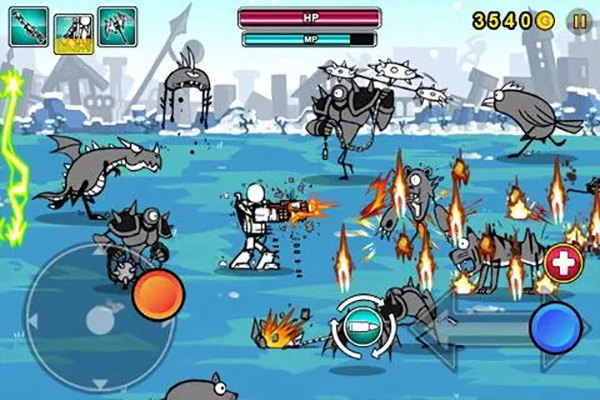Pause the game with the pause button
600x400 pixels.
pos(579,20)
